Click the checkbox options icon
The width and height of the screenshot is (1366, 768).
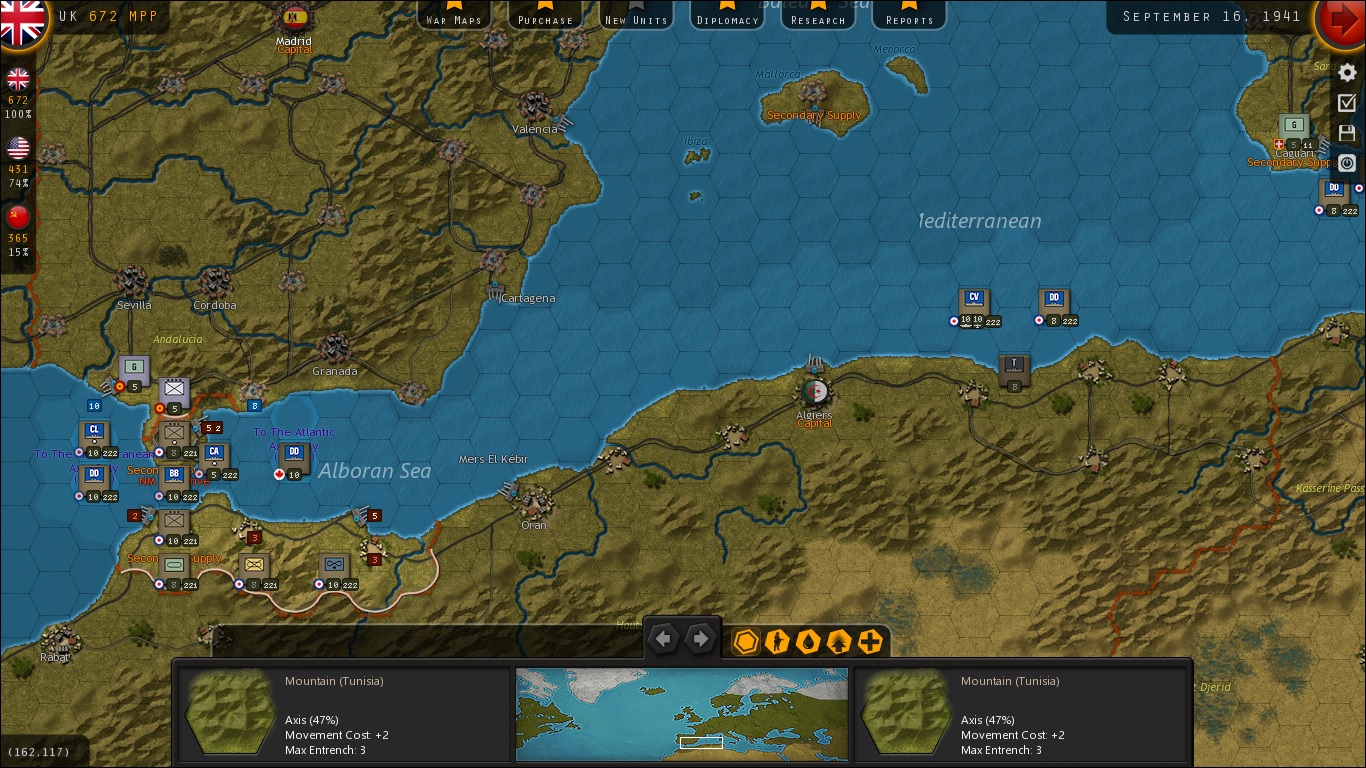coord(1347,103)
